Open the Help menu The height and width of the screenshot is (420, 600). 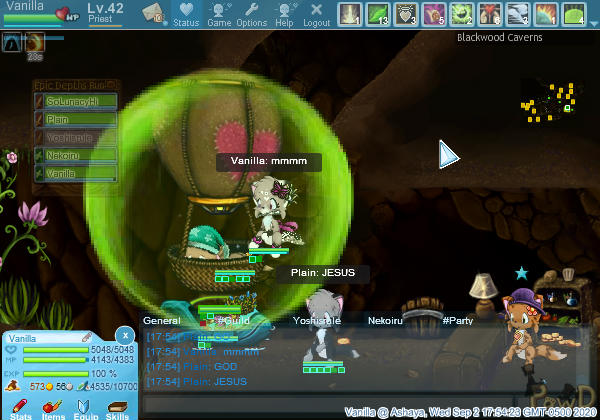[x=284, y=14]
